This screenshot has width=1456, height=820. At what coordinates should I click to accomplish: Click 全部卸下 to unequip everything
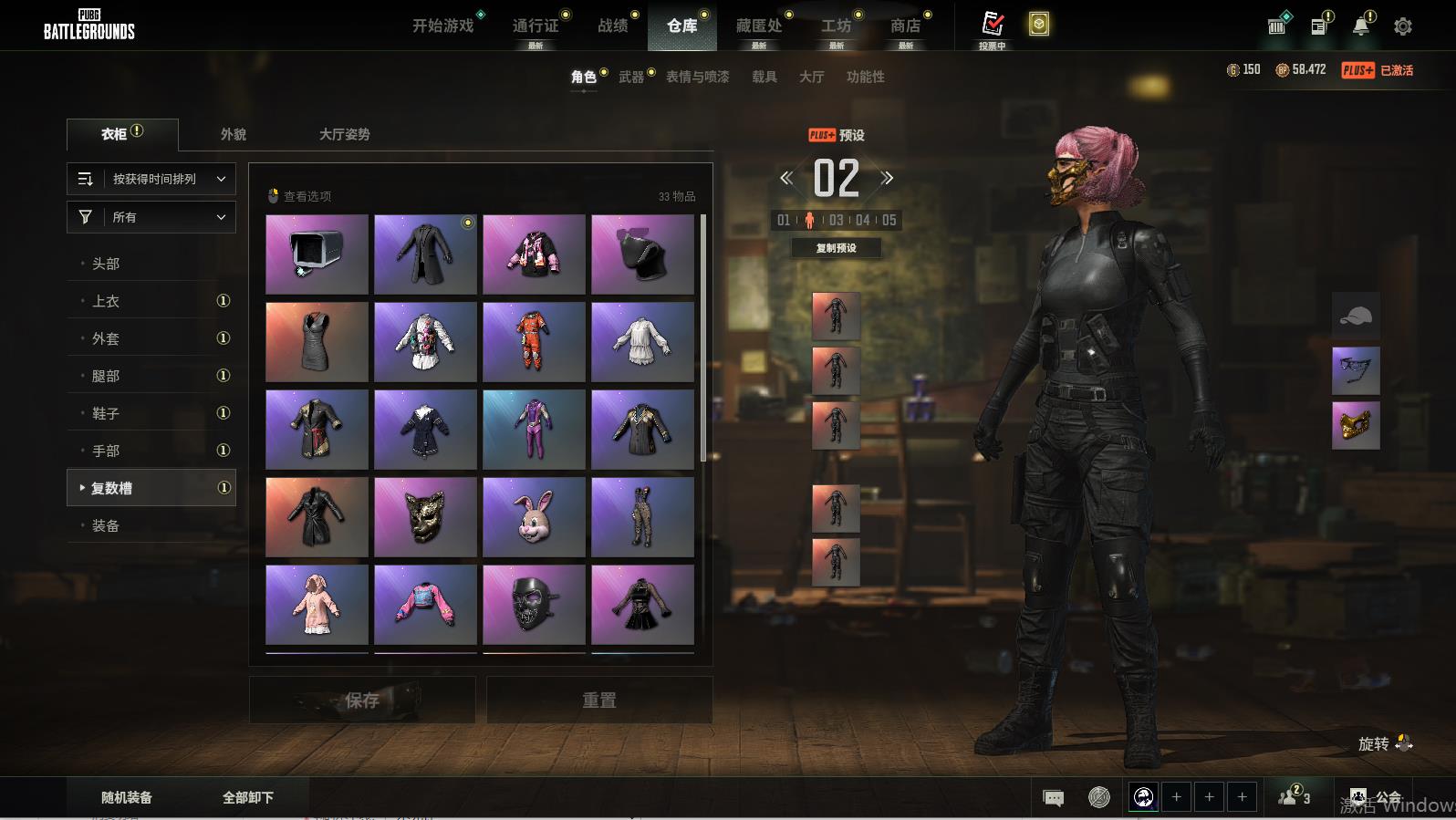[248, 797]
